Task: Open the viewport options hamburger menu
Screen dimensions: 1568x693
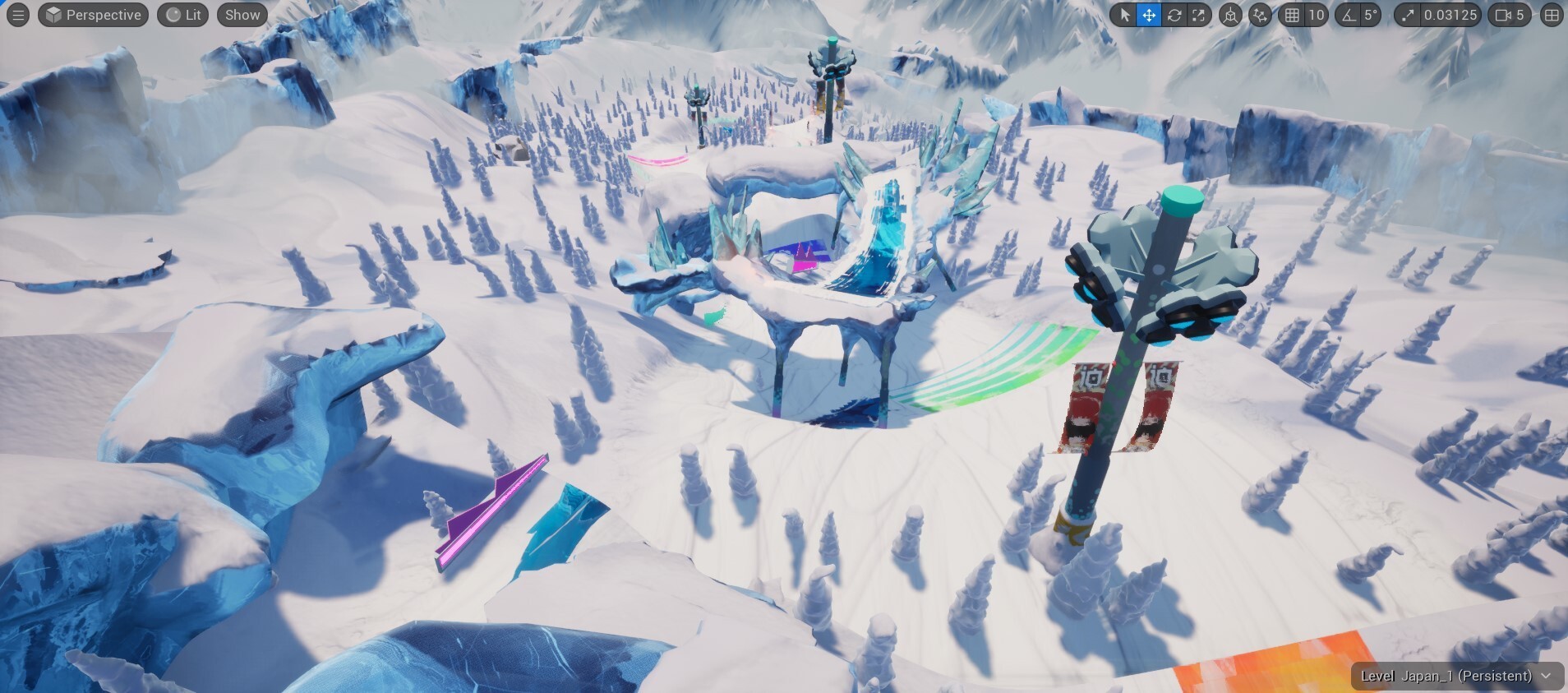Action: pyautogui.click(x=17, y=14)
